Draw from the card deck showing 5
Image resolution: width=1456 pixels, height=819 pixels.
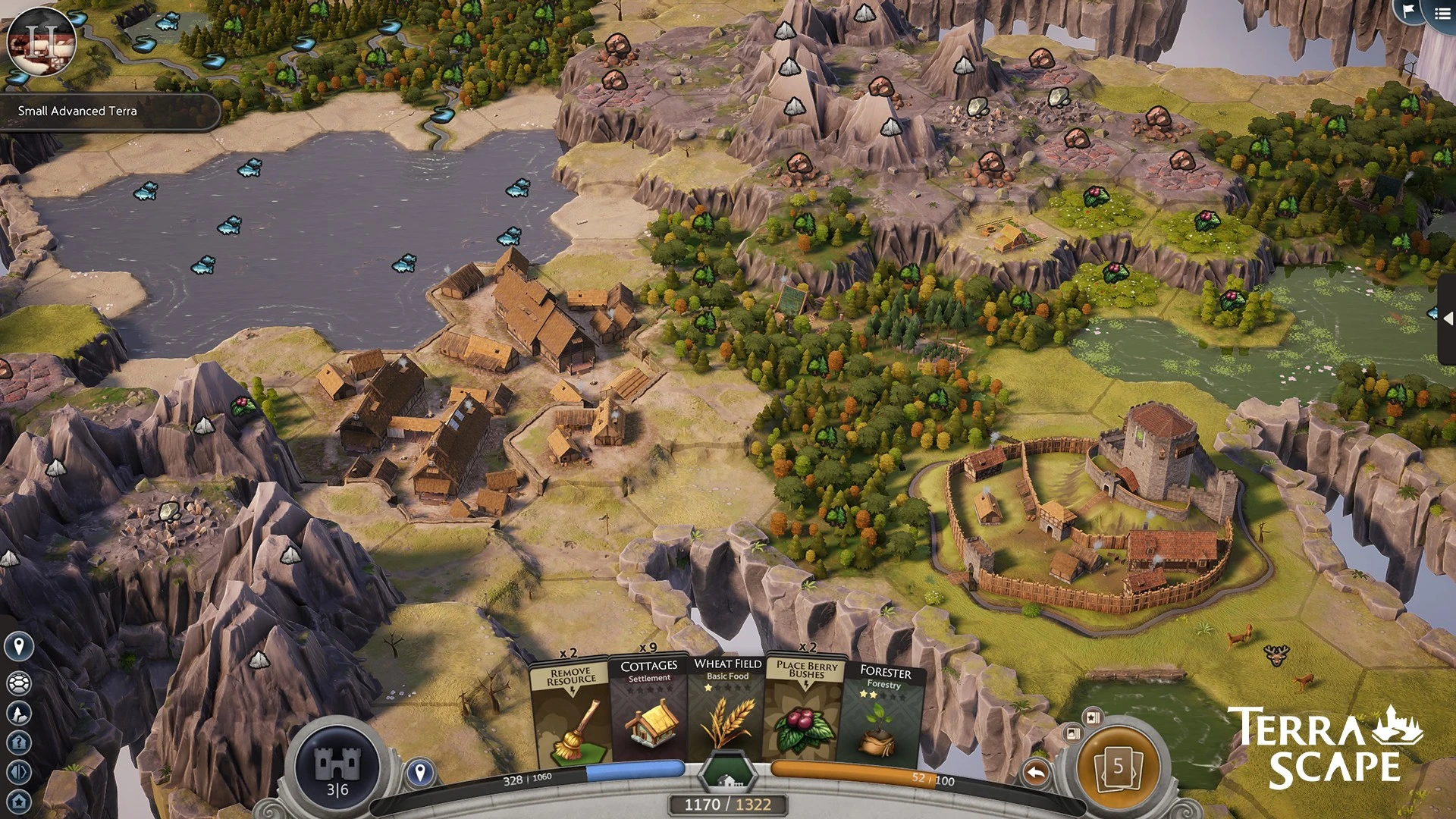click(1118, 767)
